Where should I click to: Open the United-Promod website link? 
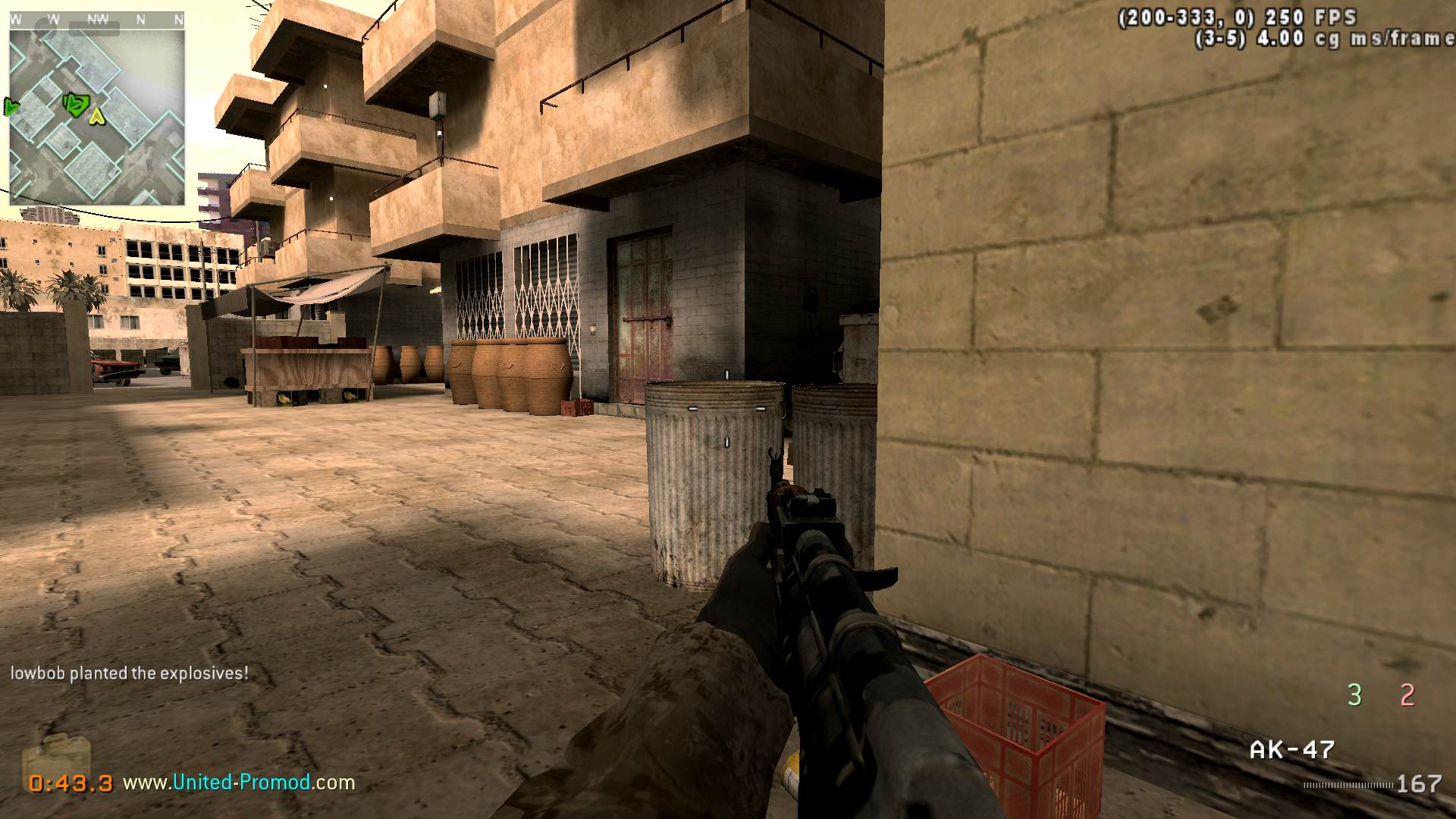coord(239,782)
